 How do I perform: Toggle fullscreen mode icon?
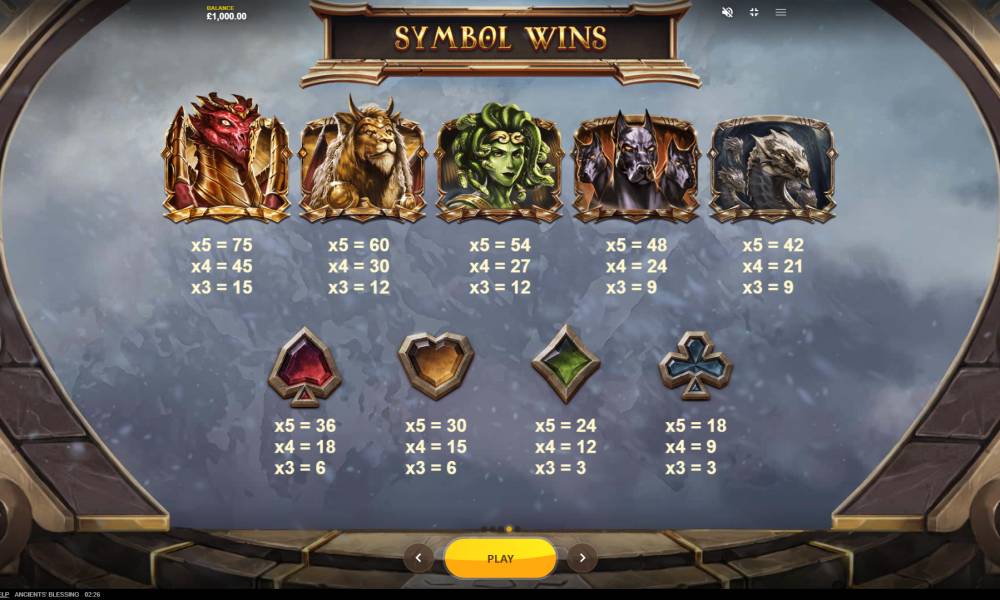754,12
